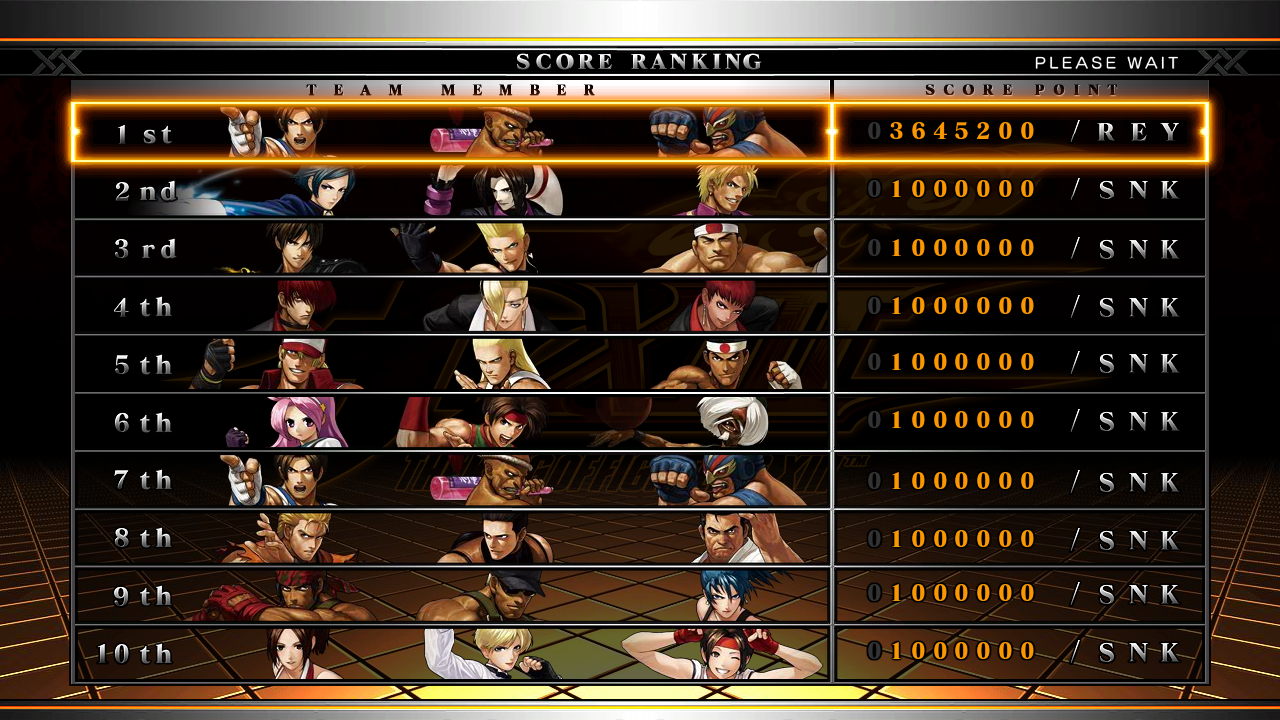
Task: Select the highlighted 1st place ranking row
Action: pos(640,132)
